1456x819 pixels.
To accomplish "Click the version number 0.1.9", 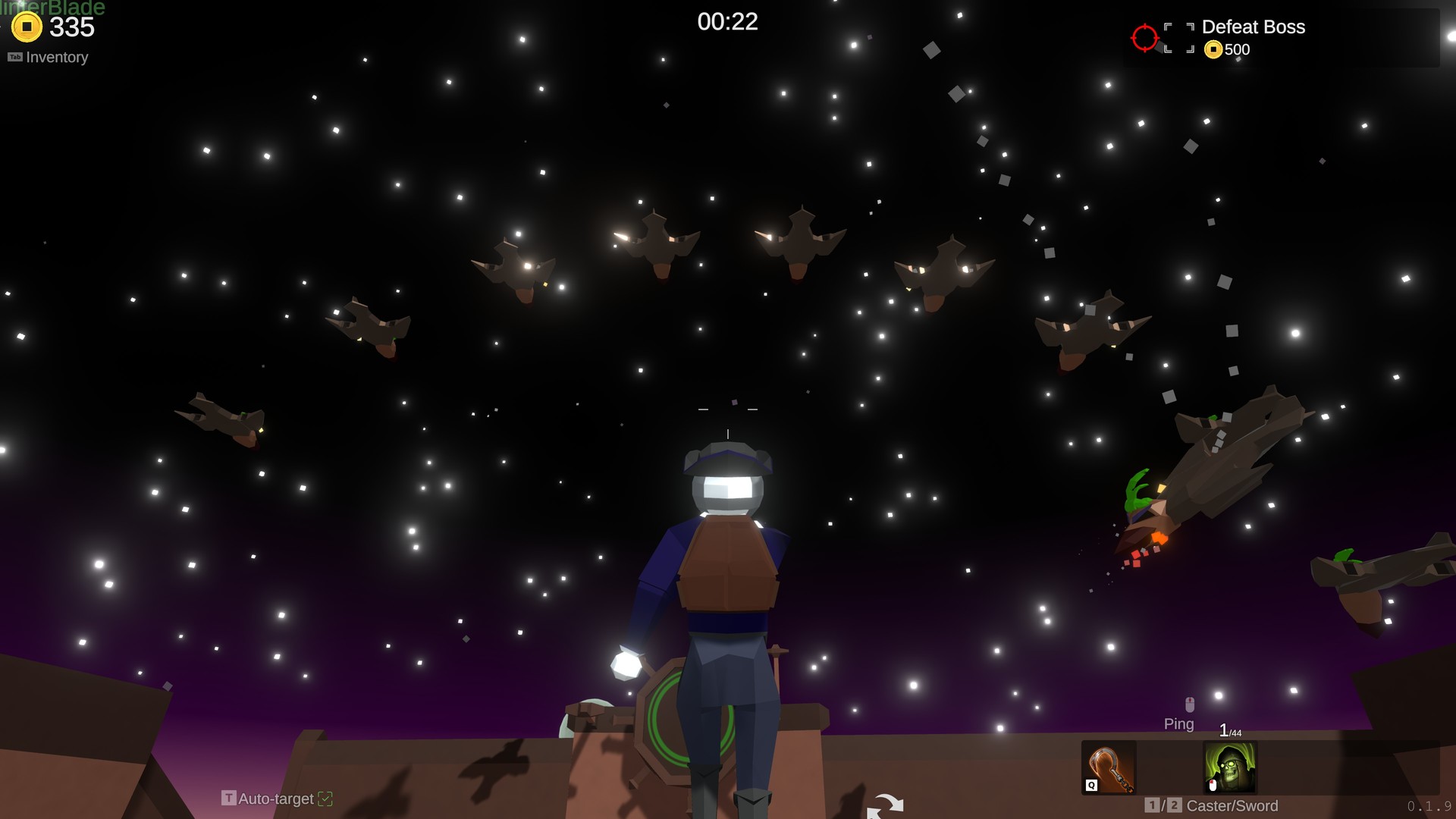I will 1428,807.
